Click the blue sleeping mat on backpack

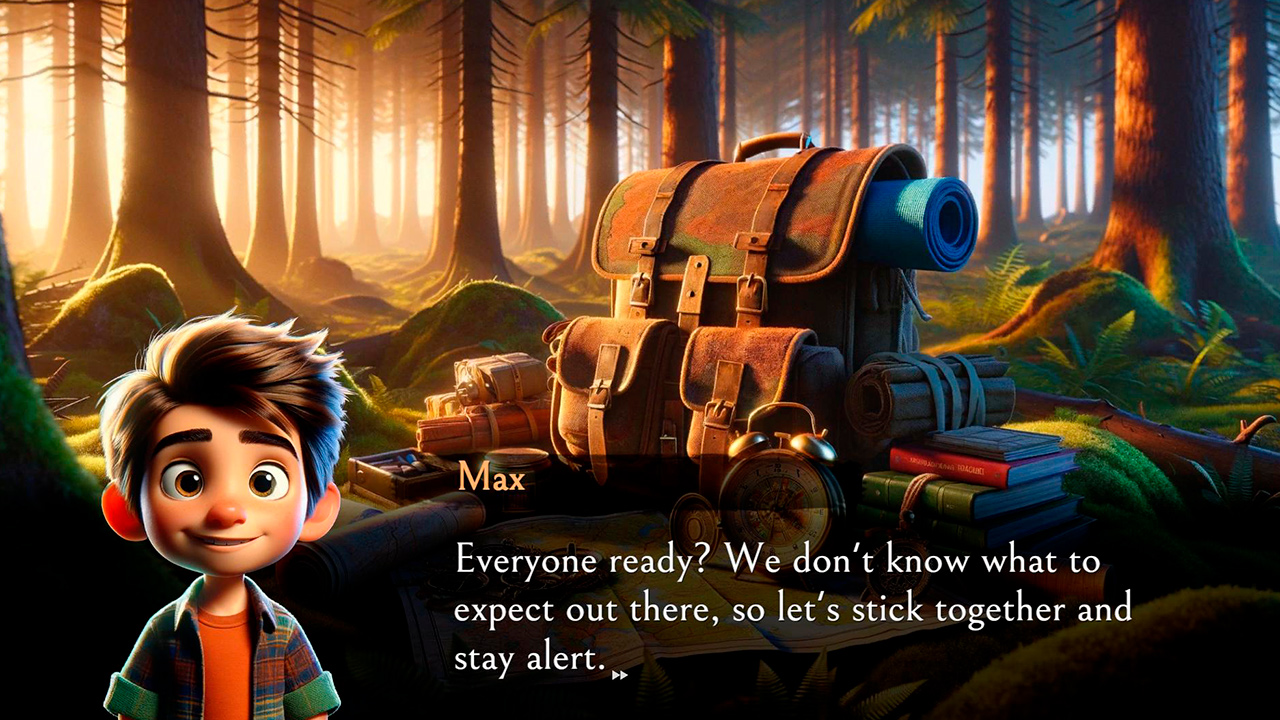[x=925, y=220]
